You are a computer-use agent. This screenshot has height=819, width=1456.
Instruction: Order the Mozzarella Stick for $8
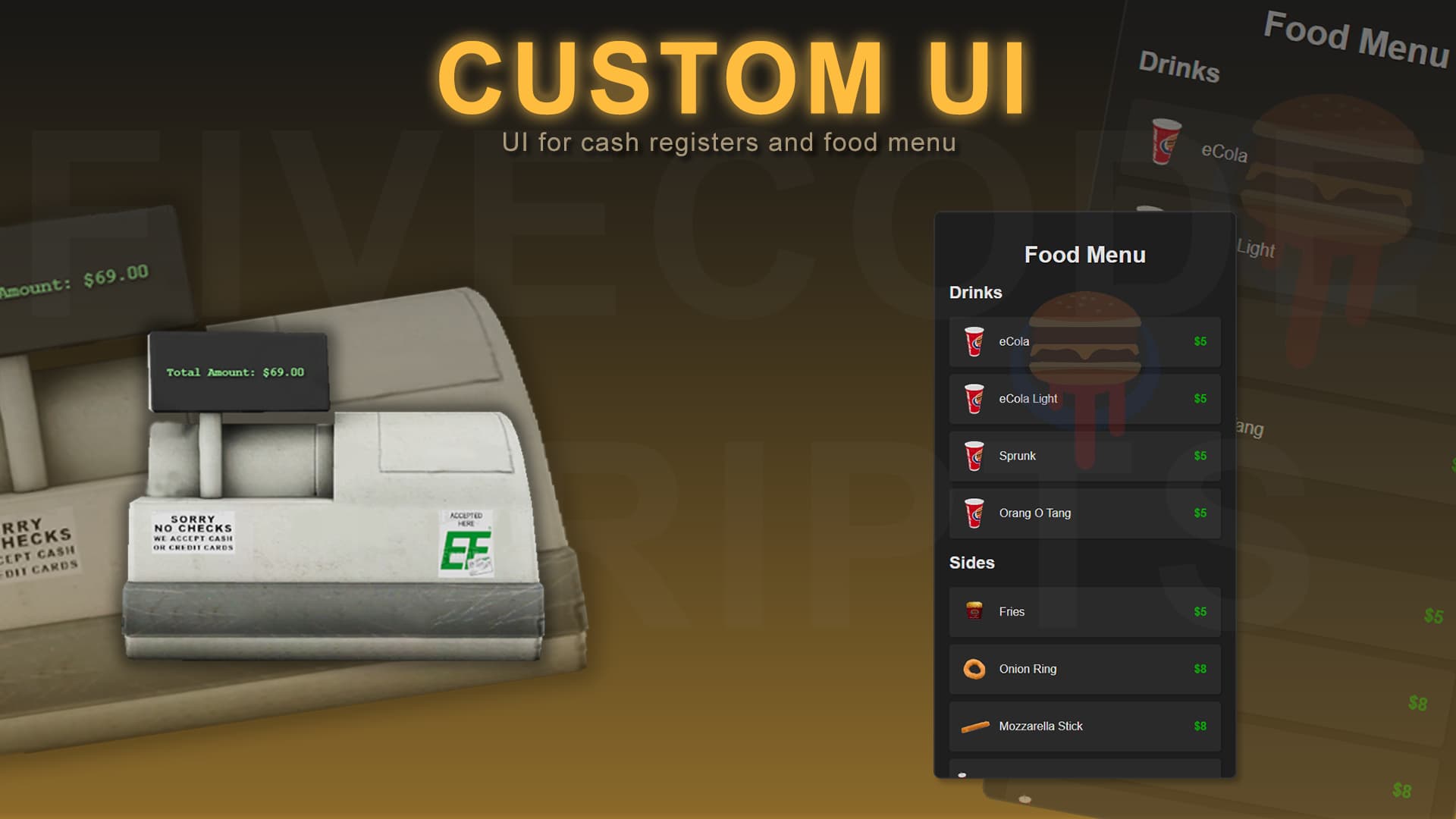coord(1084,726)
